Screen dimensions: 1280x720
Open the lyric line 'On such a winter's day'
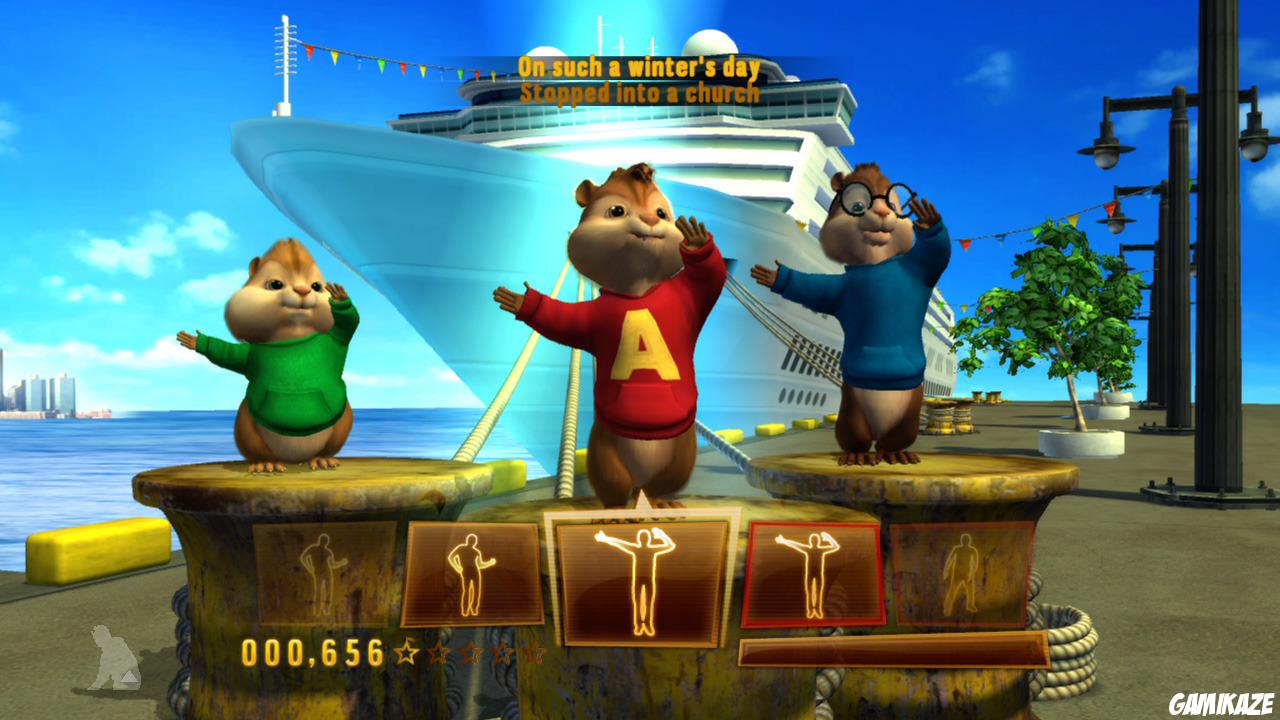click(640, 67)
